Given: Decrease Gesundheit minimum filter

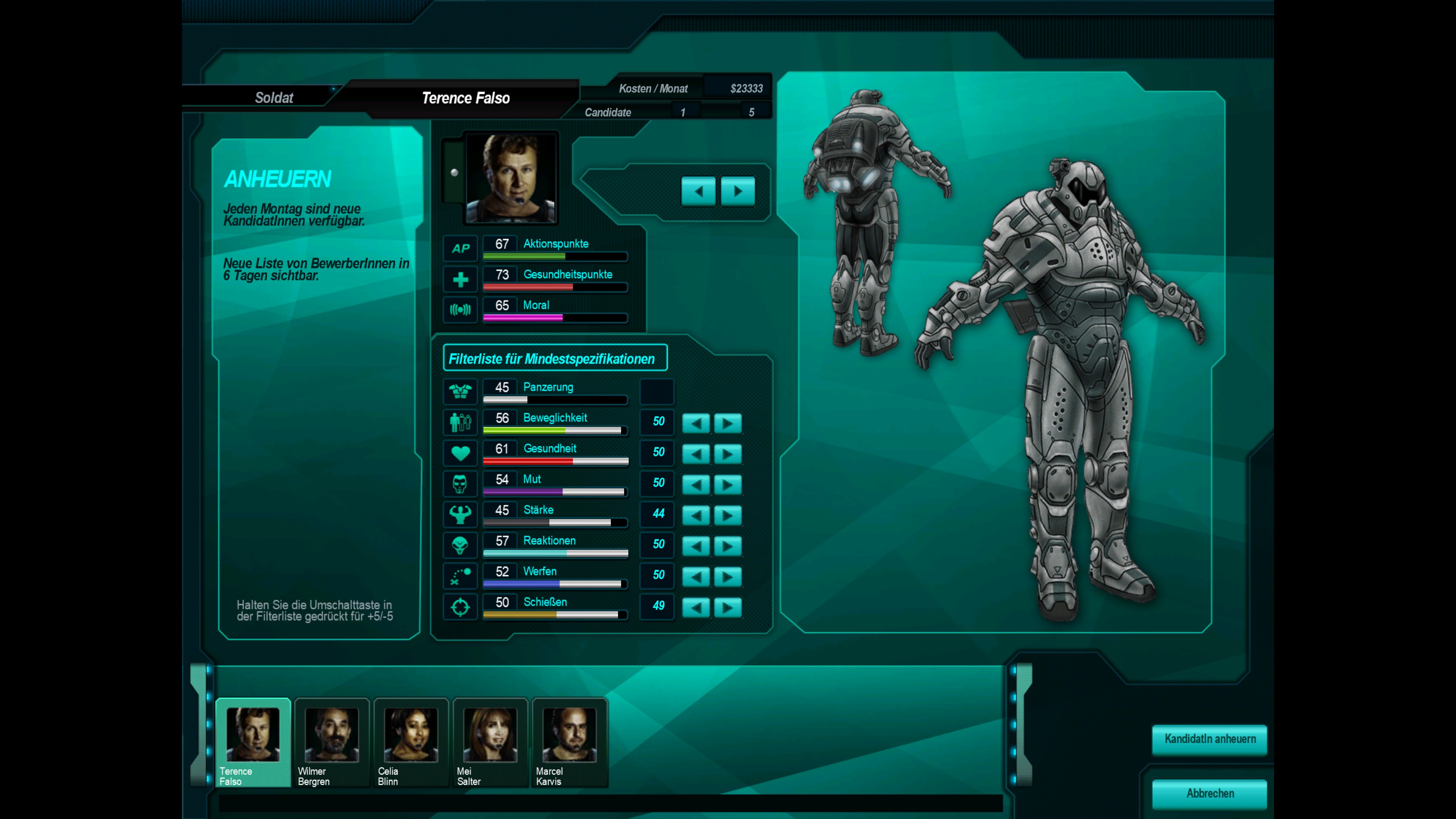Looking at the screenshot, I should (696, 453).
